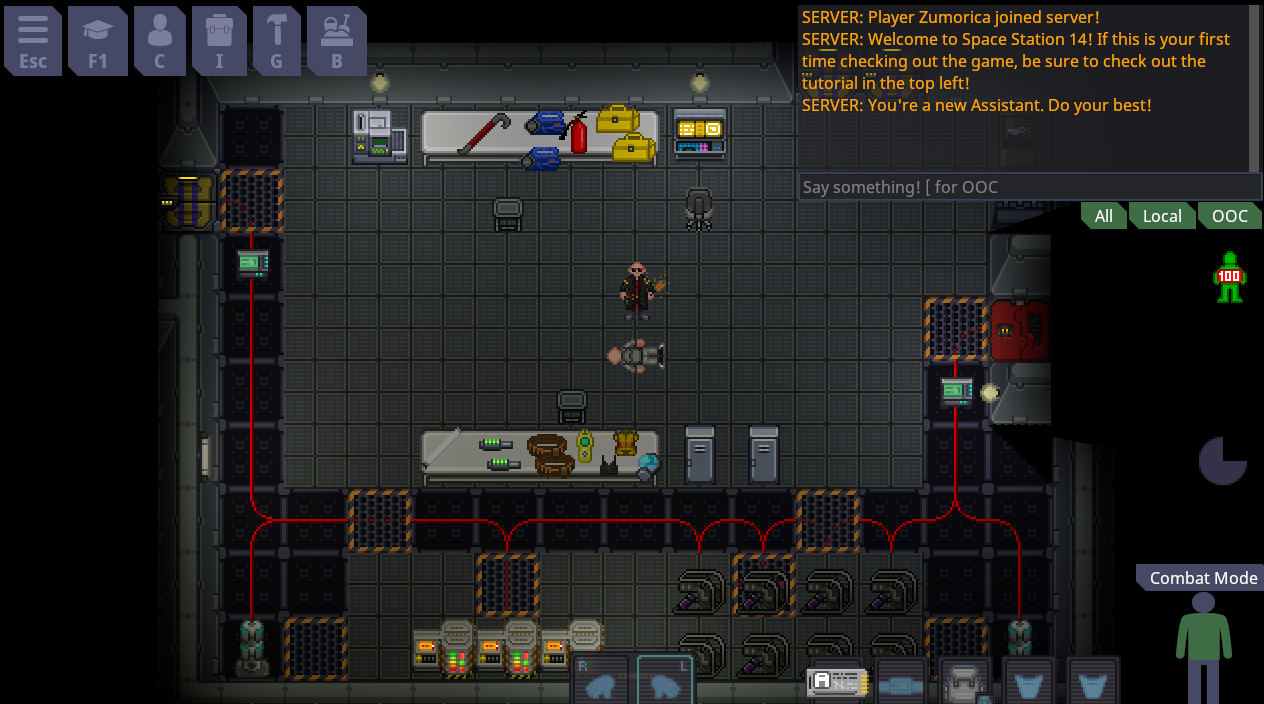
Task: Switch chat to the Local tab
Action: tap(1161, 216)
